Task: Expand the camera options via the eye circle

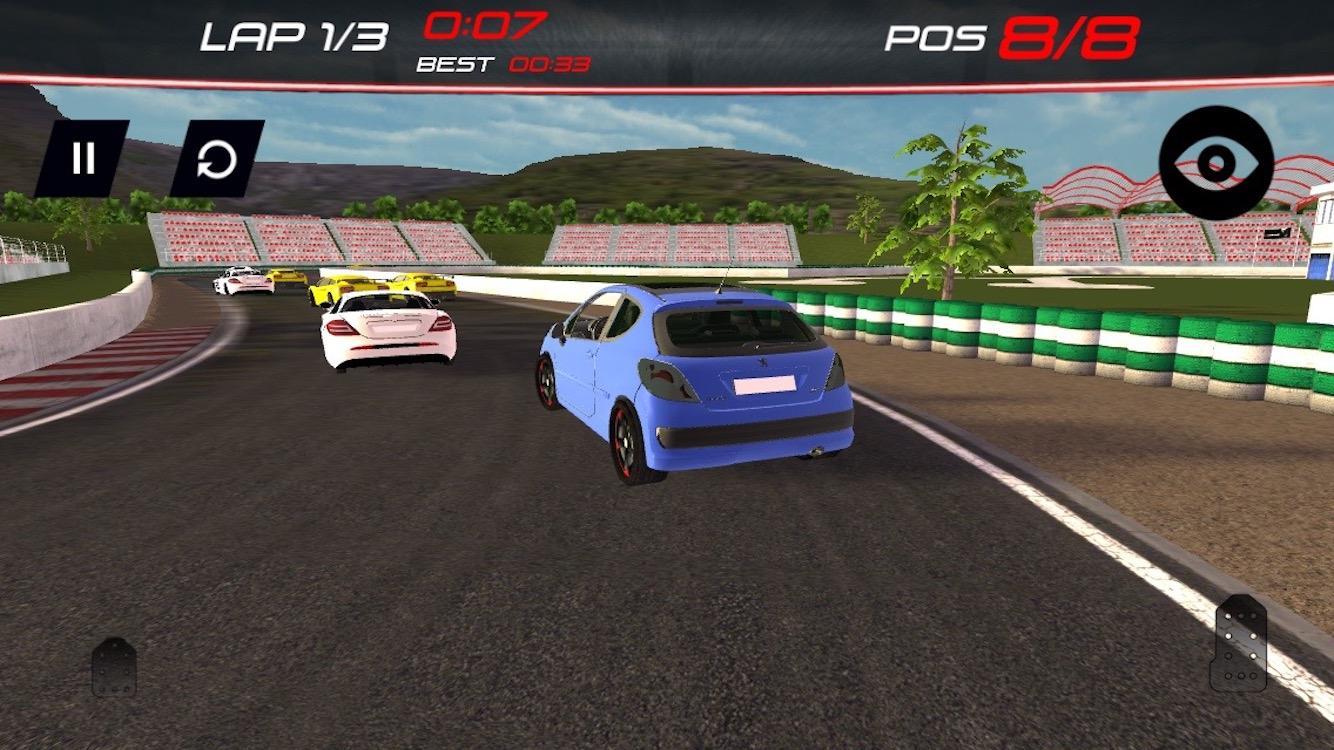Action: [1215, 162]
